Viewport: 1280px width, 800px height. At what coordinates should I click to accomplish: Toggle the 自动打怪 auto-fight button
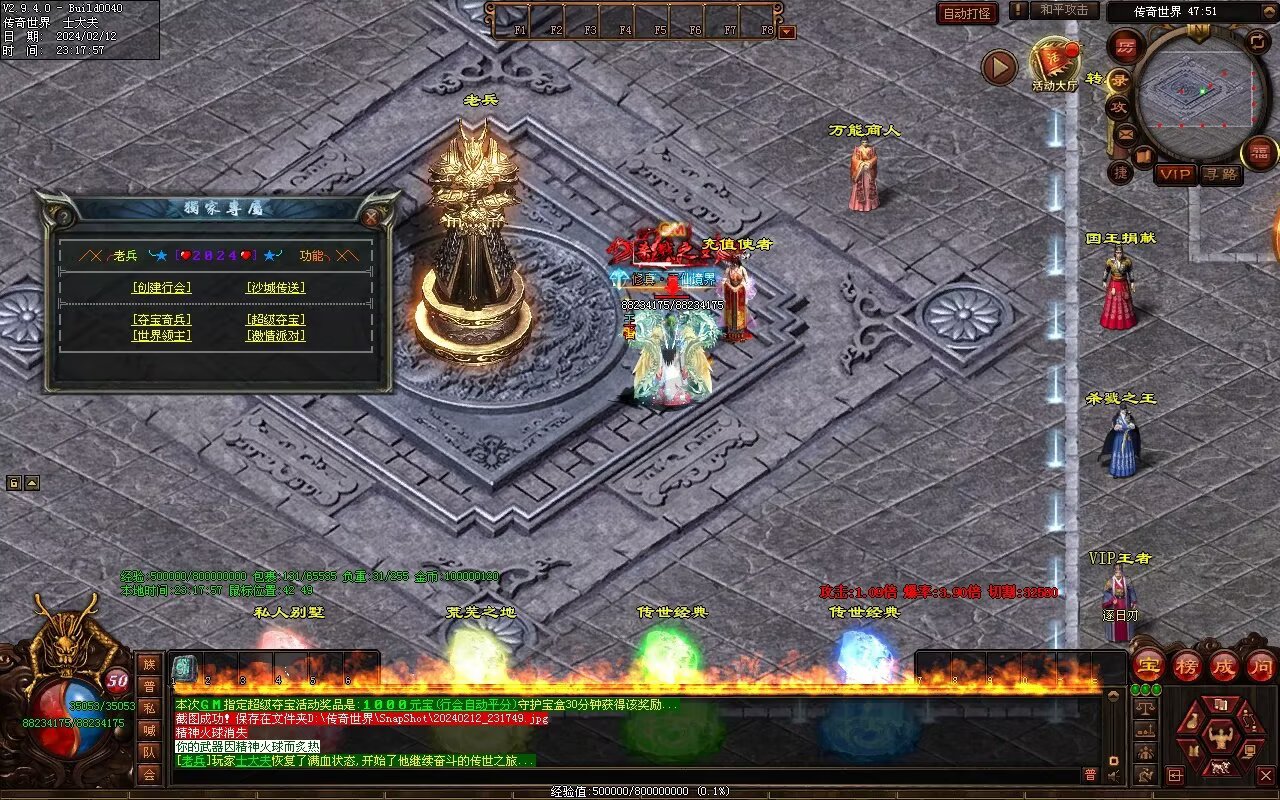point(967,13)
